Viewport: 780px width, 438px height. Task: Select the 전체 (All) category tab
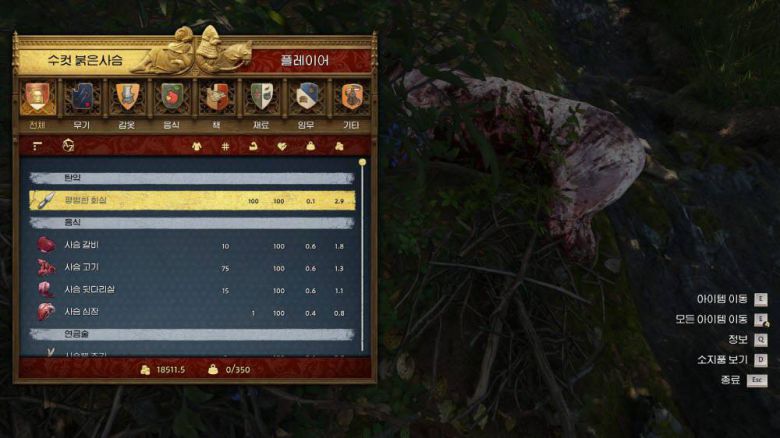(x=37, y=98)
